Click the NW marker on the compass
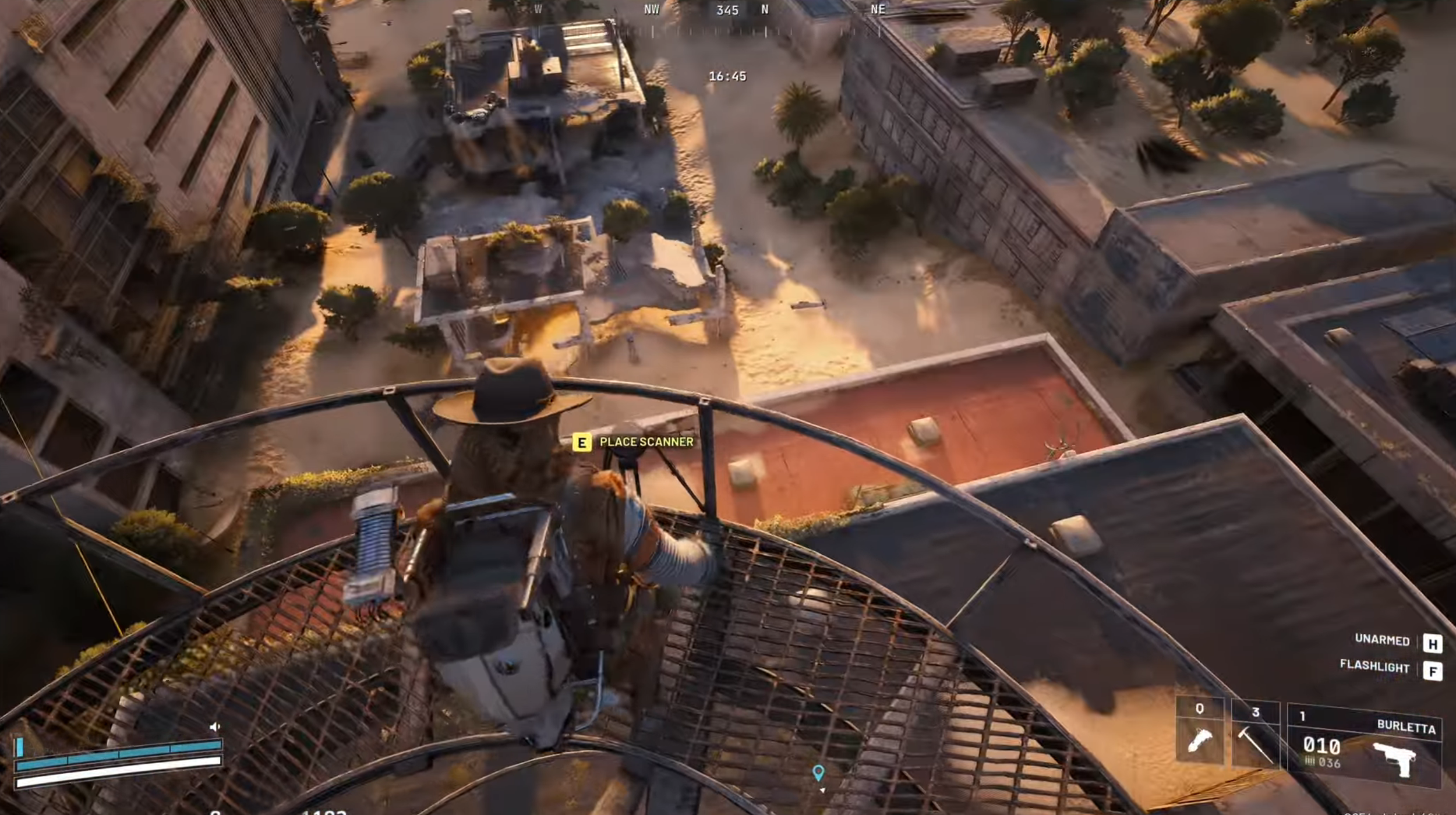This screenshot has width=1456, height=815. tap(652, 9)
